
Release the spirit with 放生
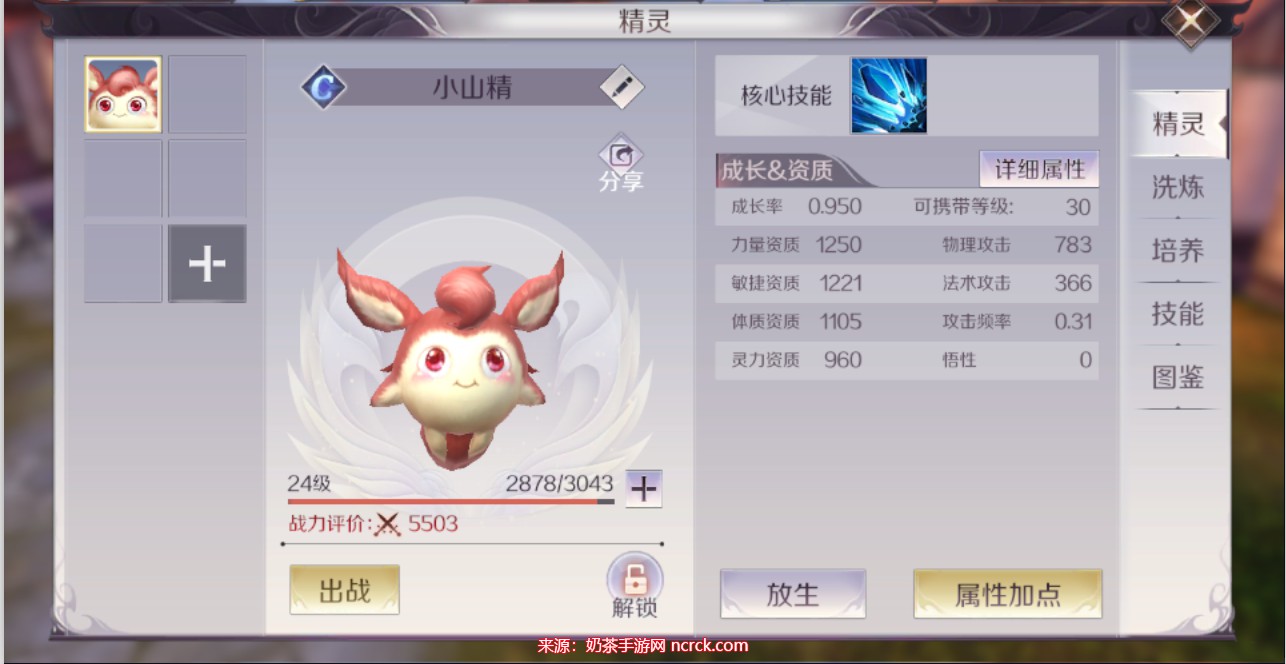pyautogui.click(x=792, y=594)
